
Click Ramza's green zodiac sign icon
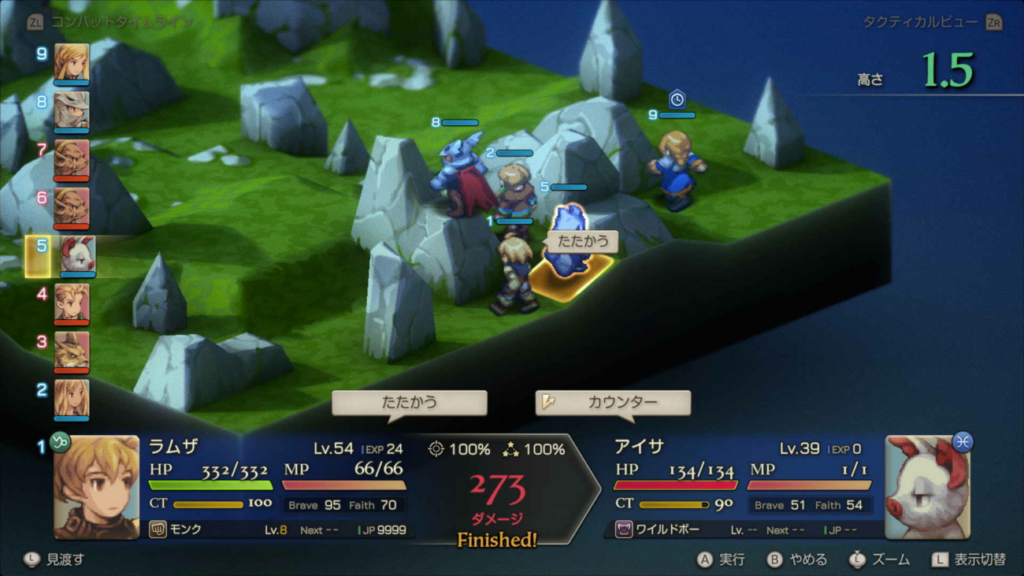tap(61, 442)
